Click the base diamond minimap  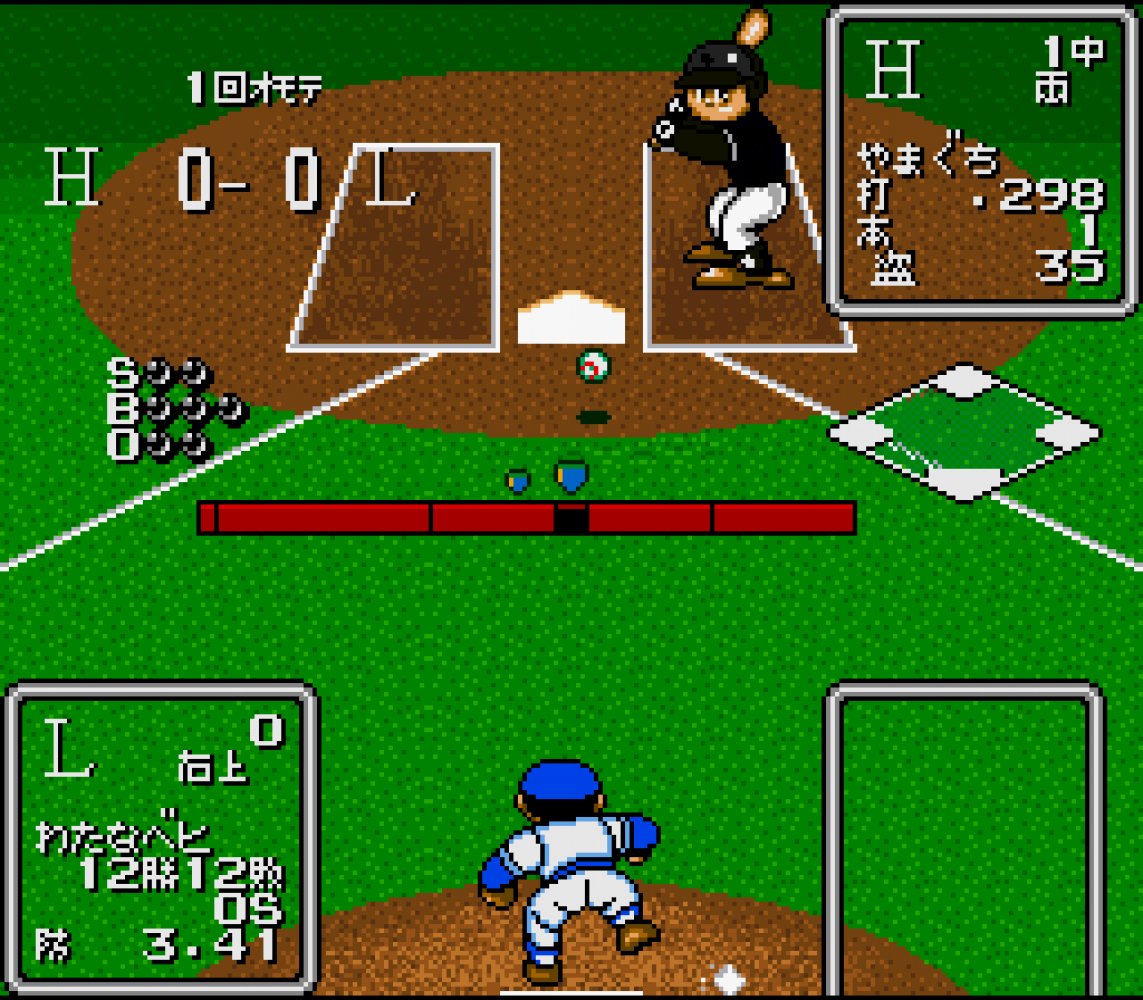click(964, 433)
